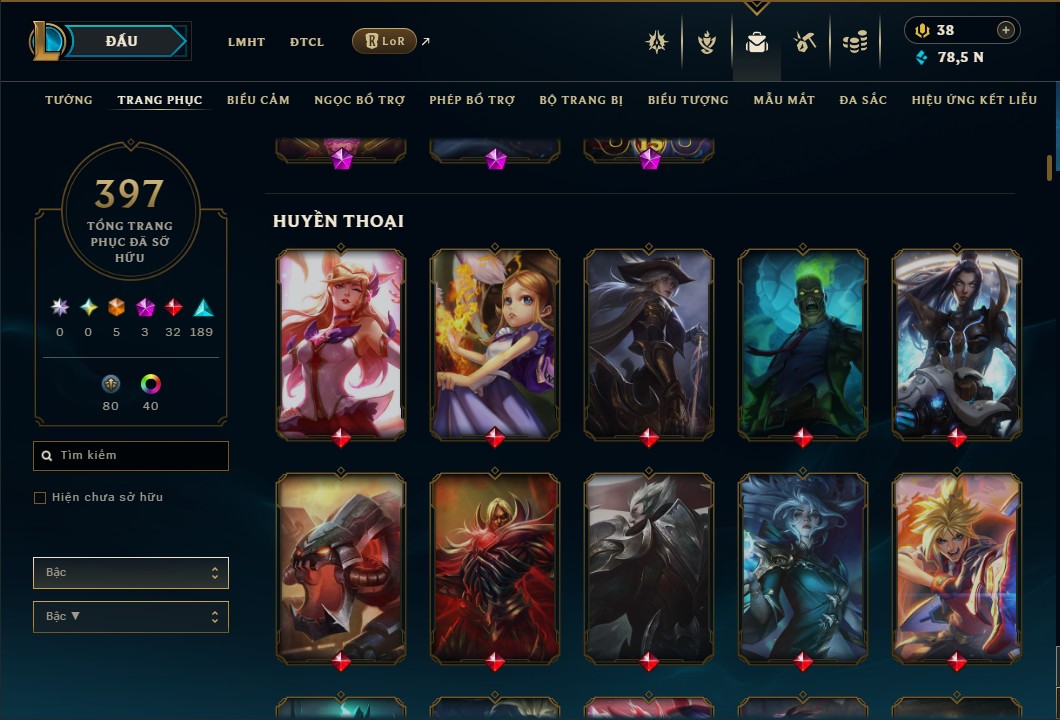Open the Bậc ▼ sorting dropdown
The height and width of the screenshot is (720, 1060).
click(x=131, y=617)
